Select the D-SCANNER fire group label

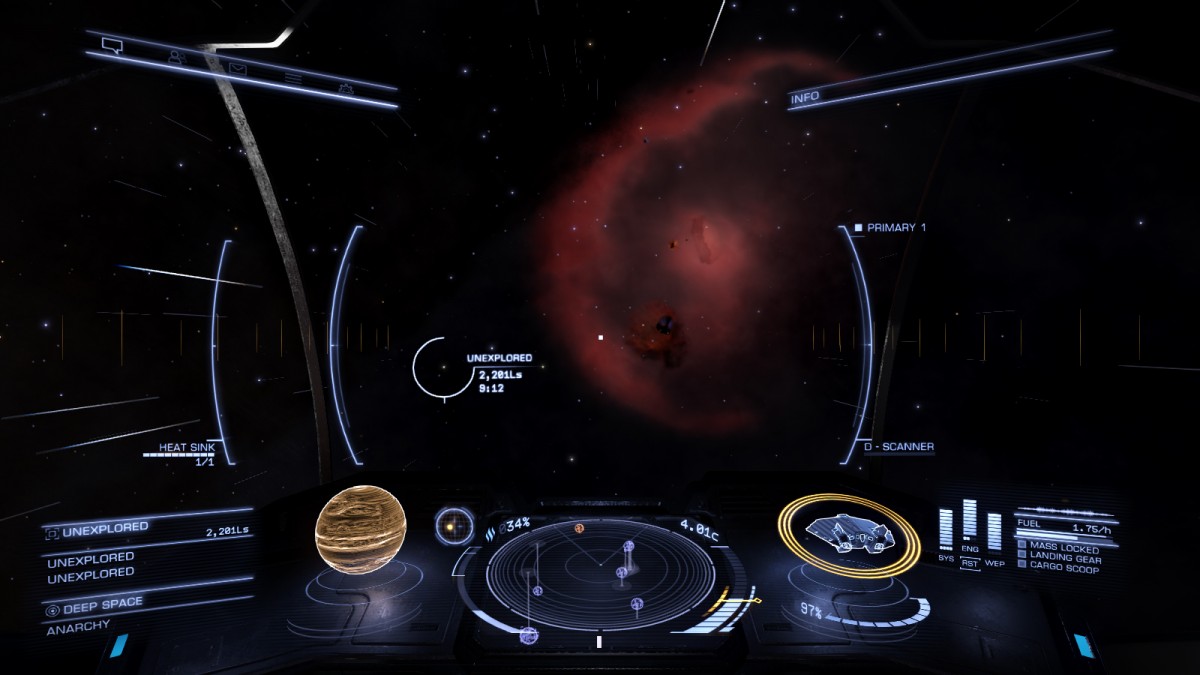899,447
